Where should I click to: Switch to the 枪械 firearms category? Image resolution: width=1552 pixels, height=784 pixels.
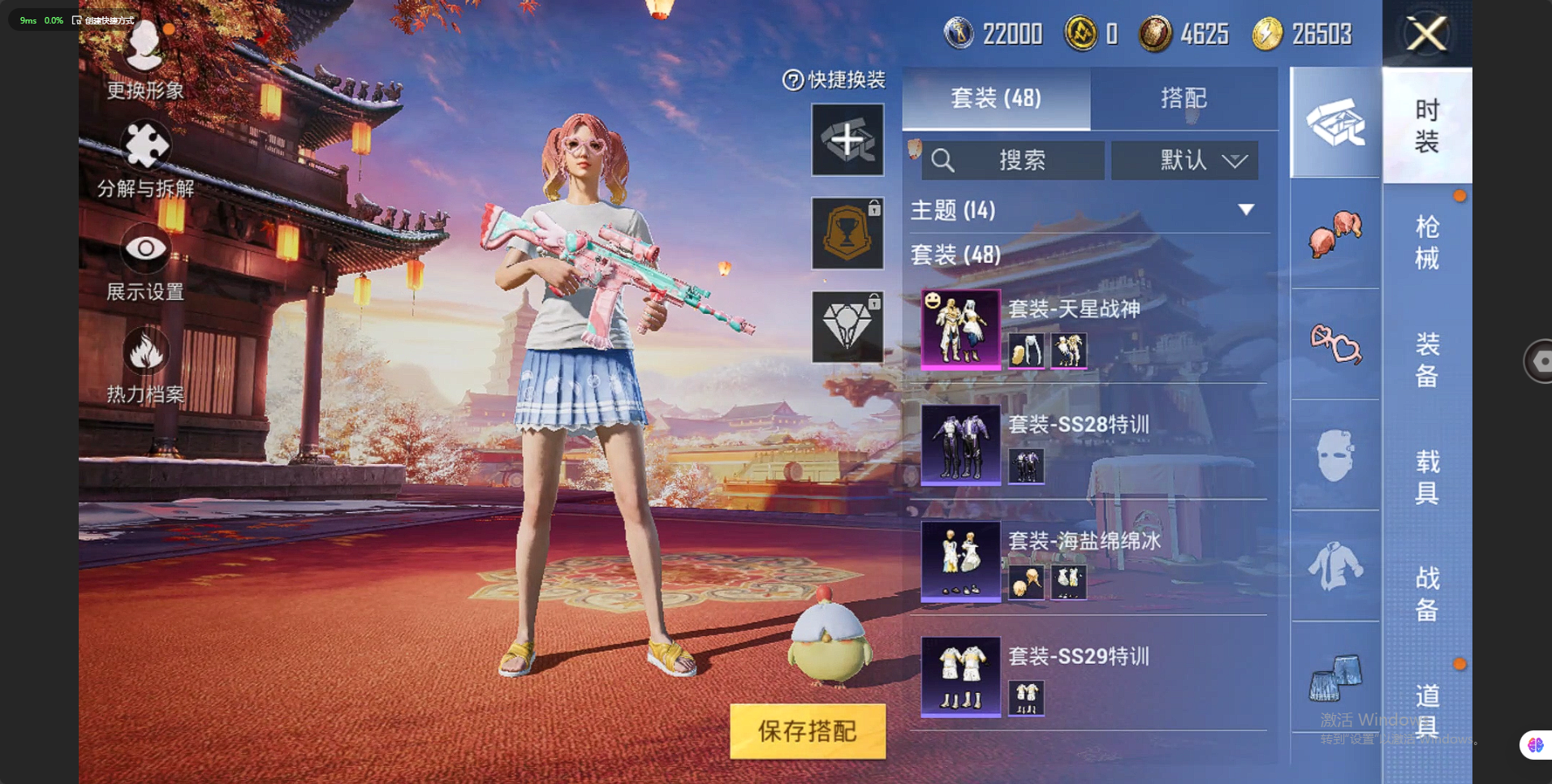(x=1426, y=242)
